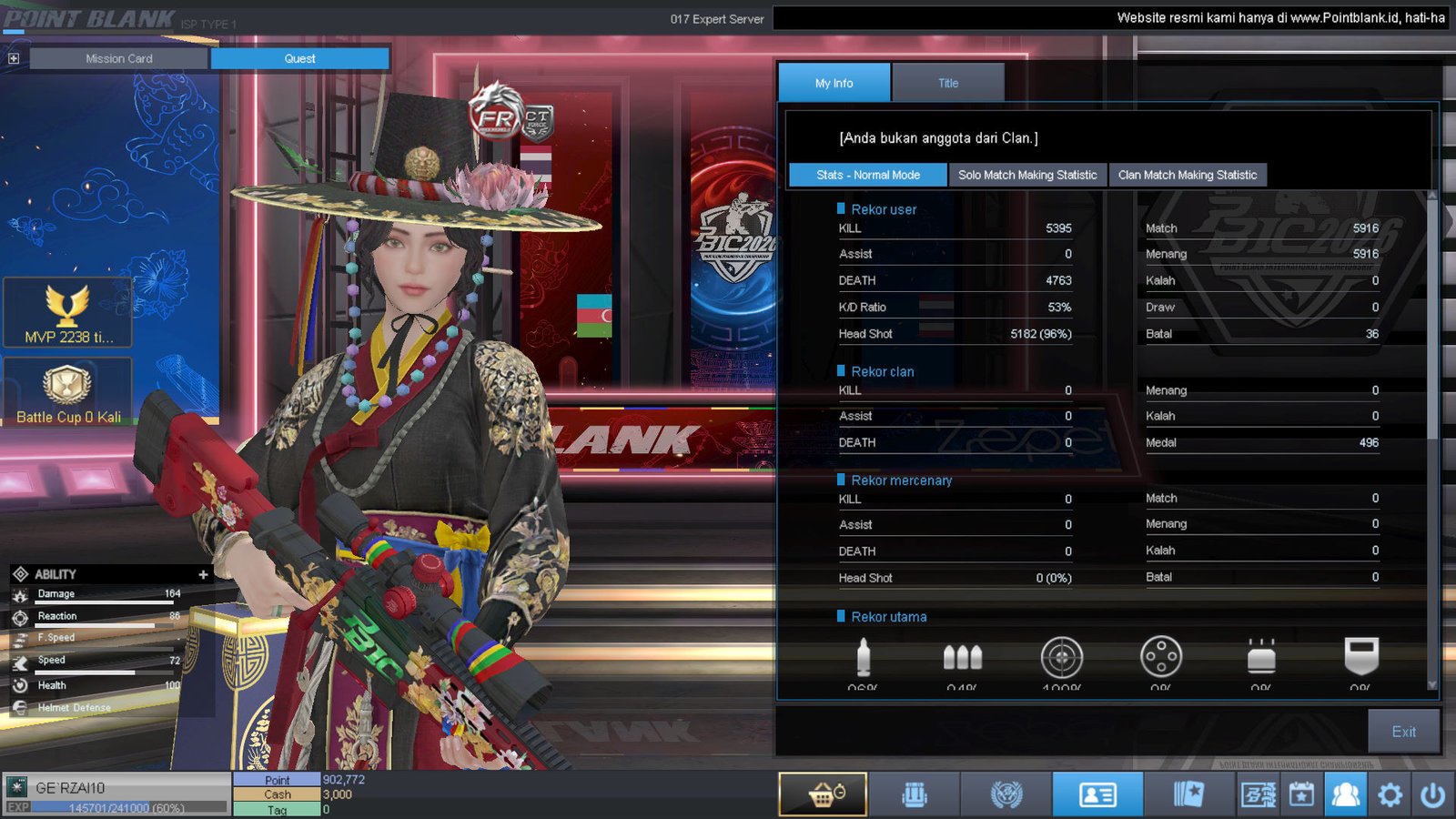Expand the Ability panel with plus
Screen dimensions: 1456x819
point(203,574)
